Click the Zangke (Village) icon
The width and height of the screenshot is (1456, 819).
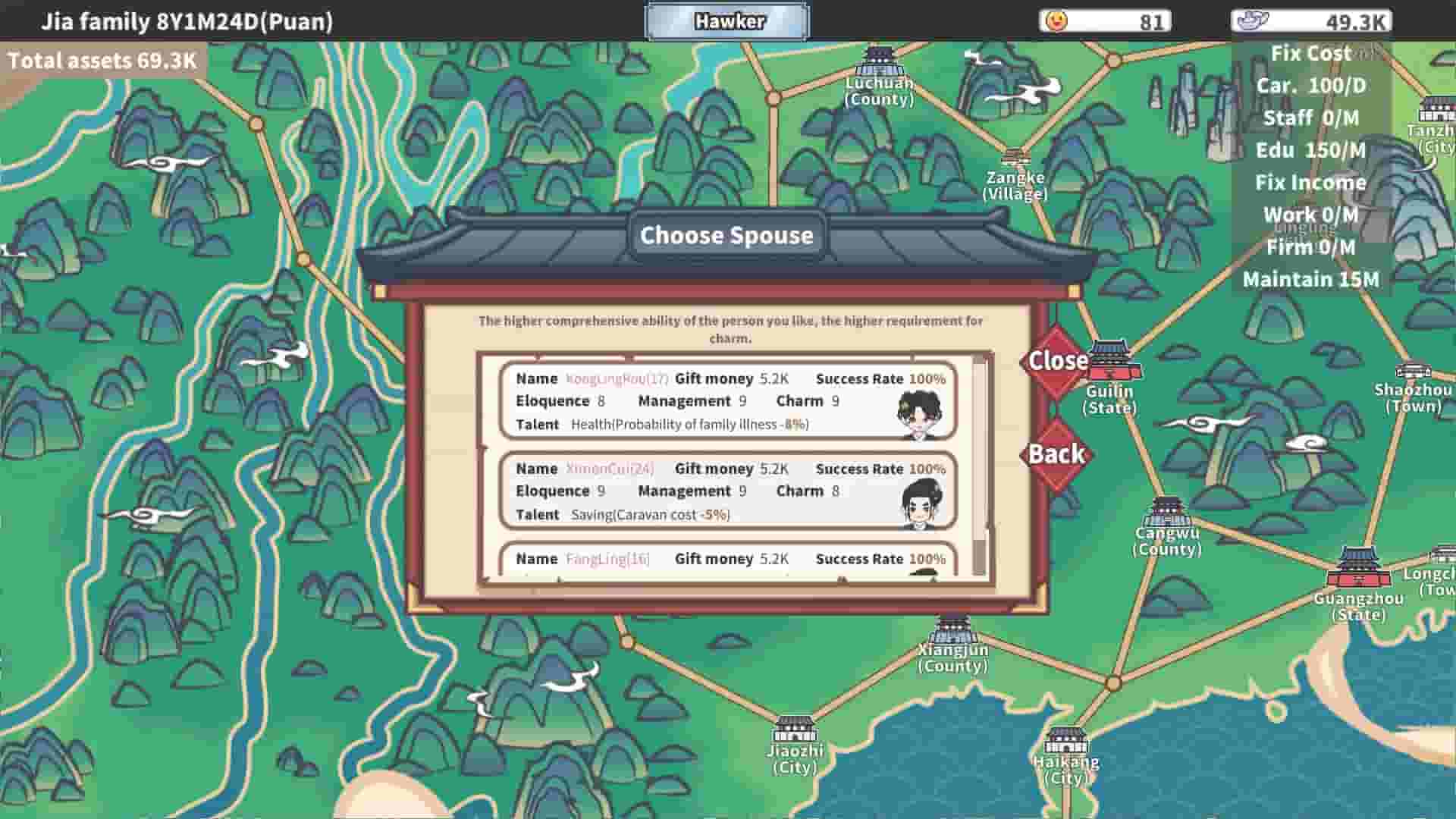point(1016,158)
